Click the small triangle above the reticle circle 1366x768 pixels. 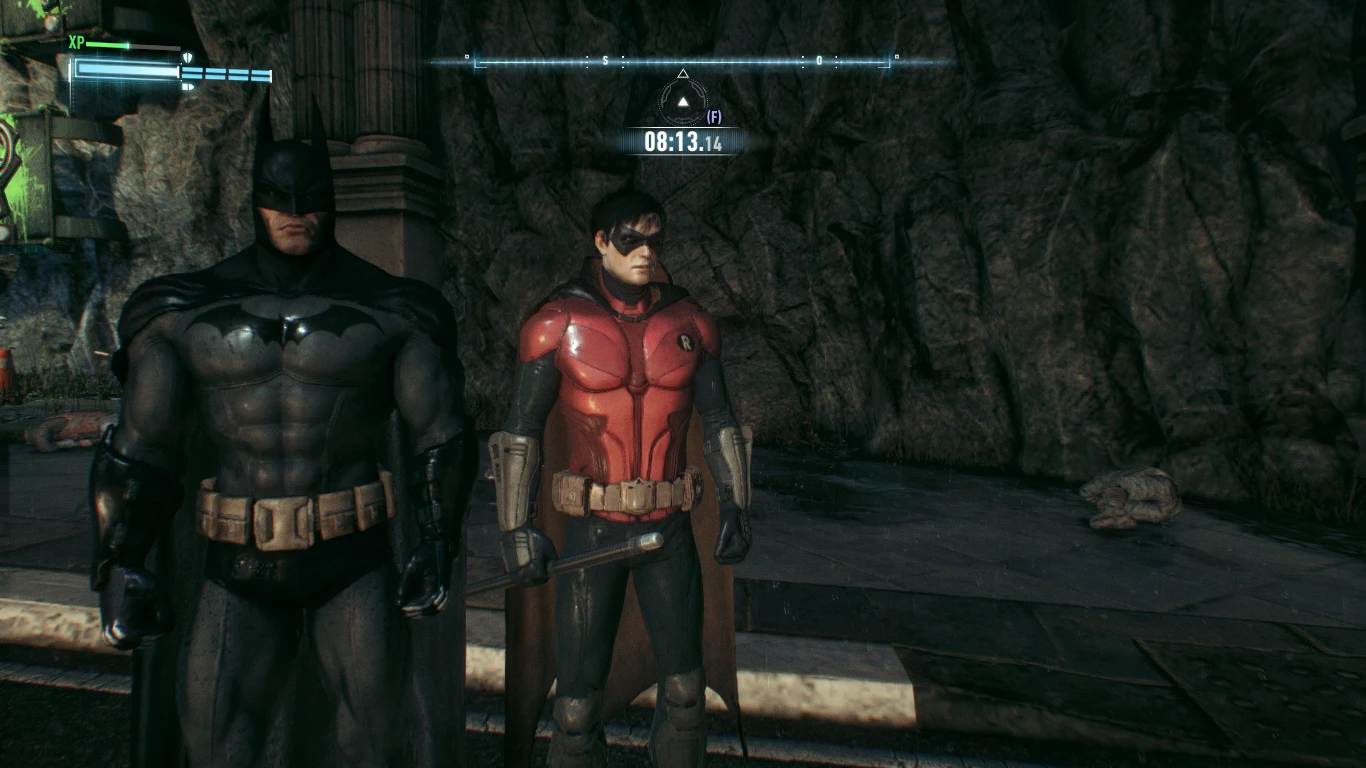(683, 74)
